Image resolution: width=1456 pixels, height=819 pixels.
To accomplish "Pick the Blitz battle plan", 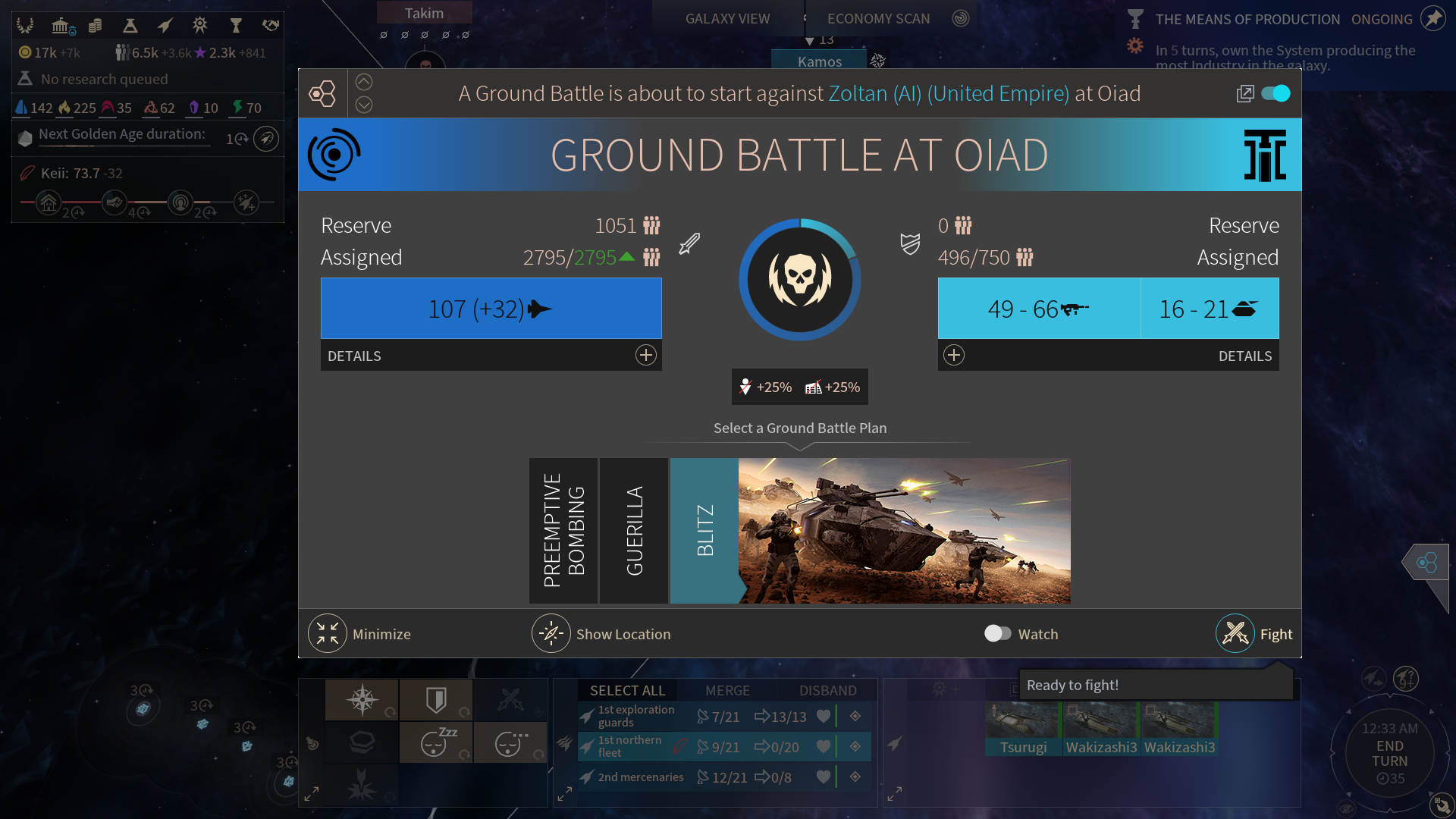I will click(x=704, y=531).
